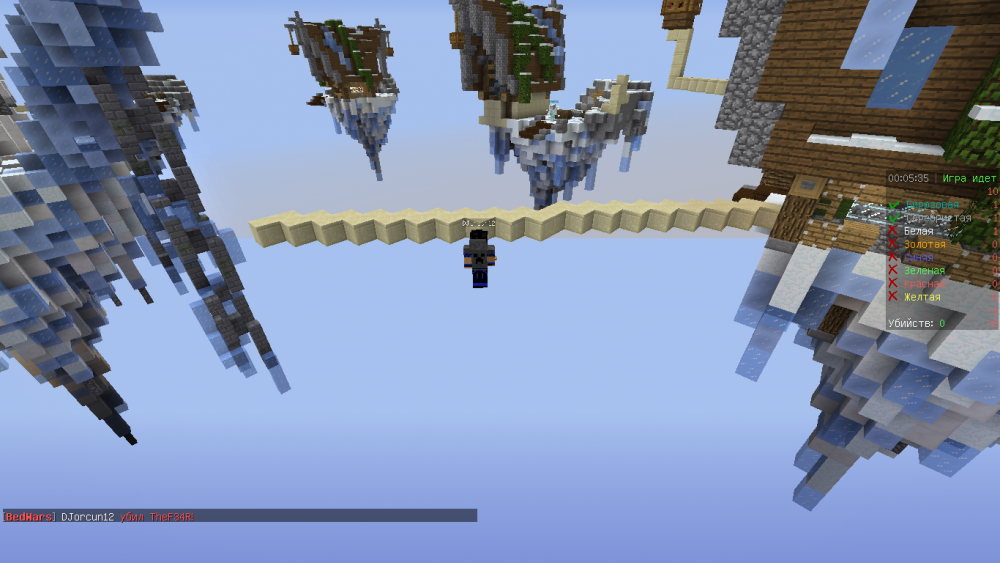Pick the Зеленая team entry
1000x563 pixels.
(923, 270)
